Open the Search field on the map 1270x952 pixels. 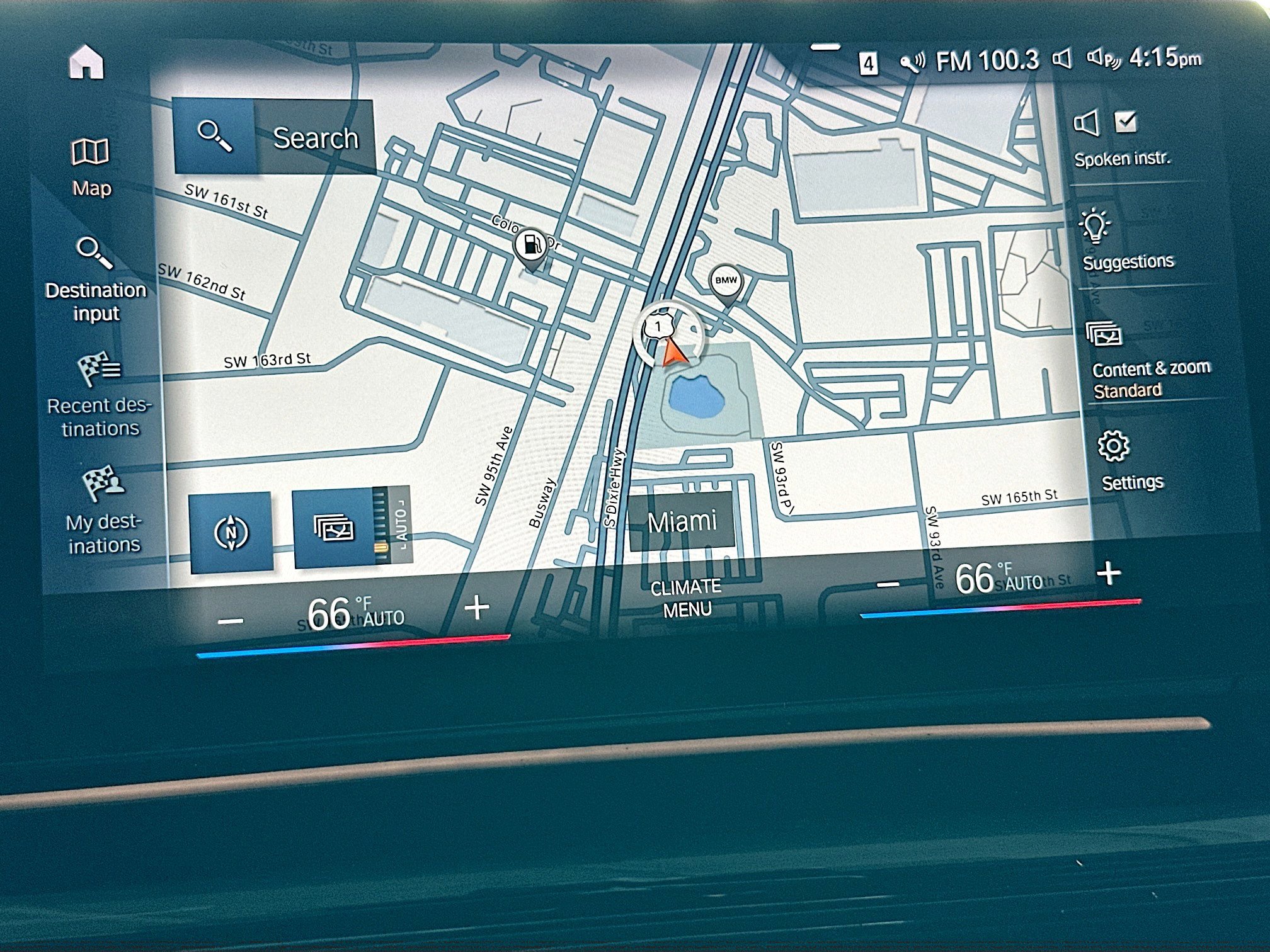click(273, 137)
